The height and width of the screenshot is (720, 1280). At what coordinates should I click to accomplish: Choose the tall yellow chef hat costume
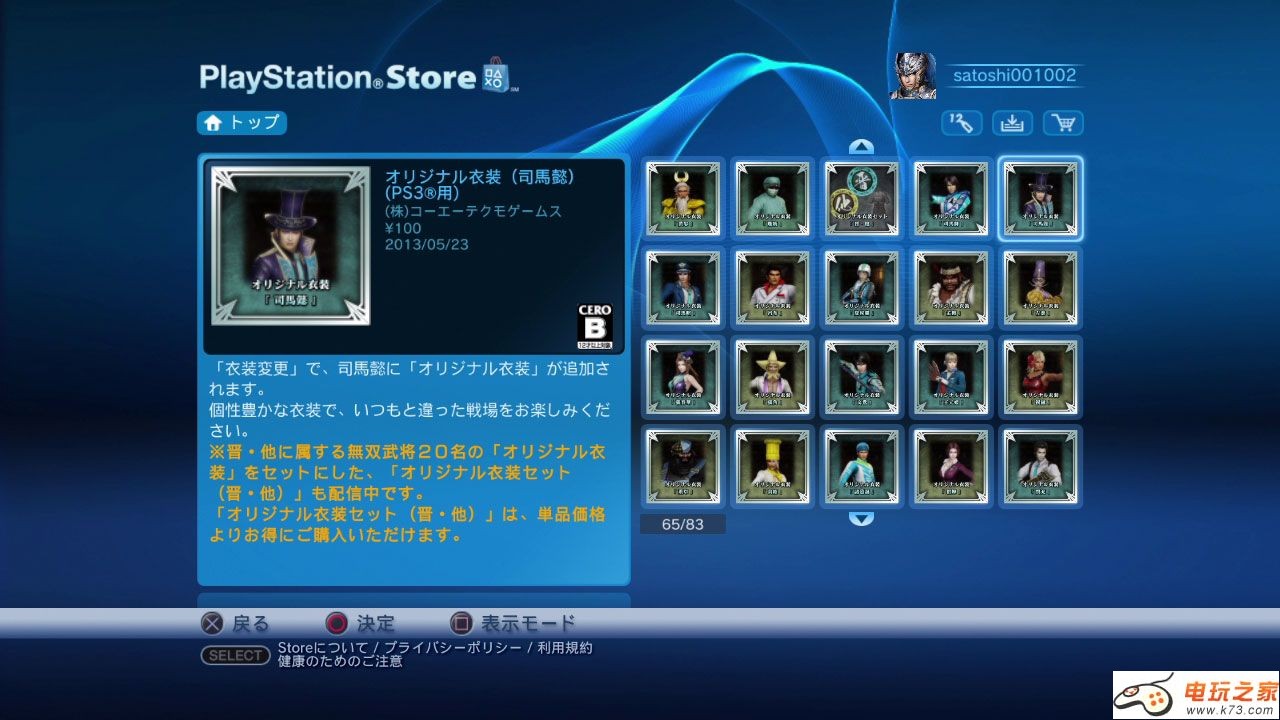pyautogui.click(x=772, y=466)
